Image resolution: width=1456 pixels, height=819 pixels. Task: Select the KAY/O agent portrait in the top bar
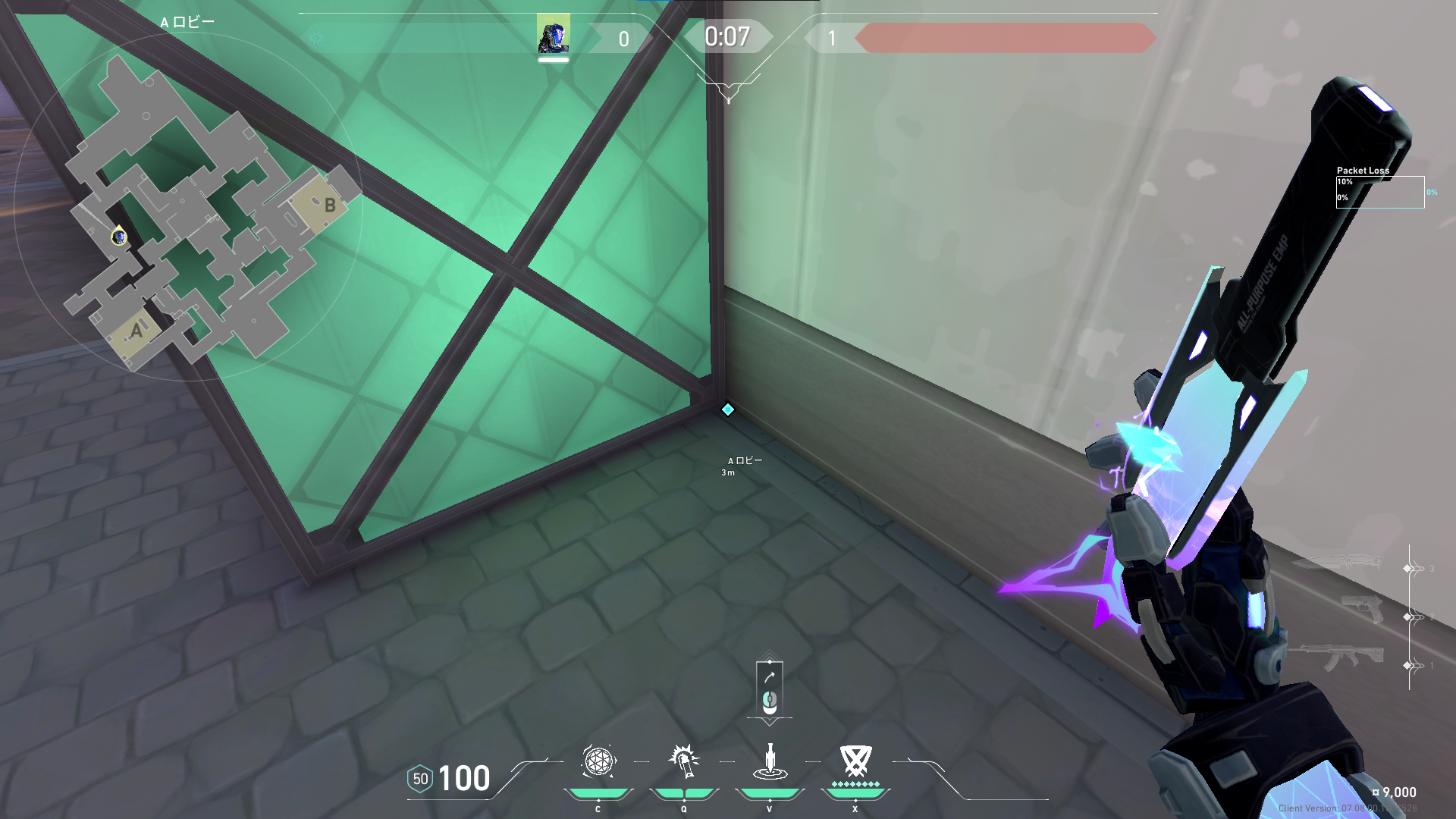553,35
